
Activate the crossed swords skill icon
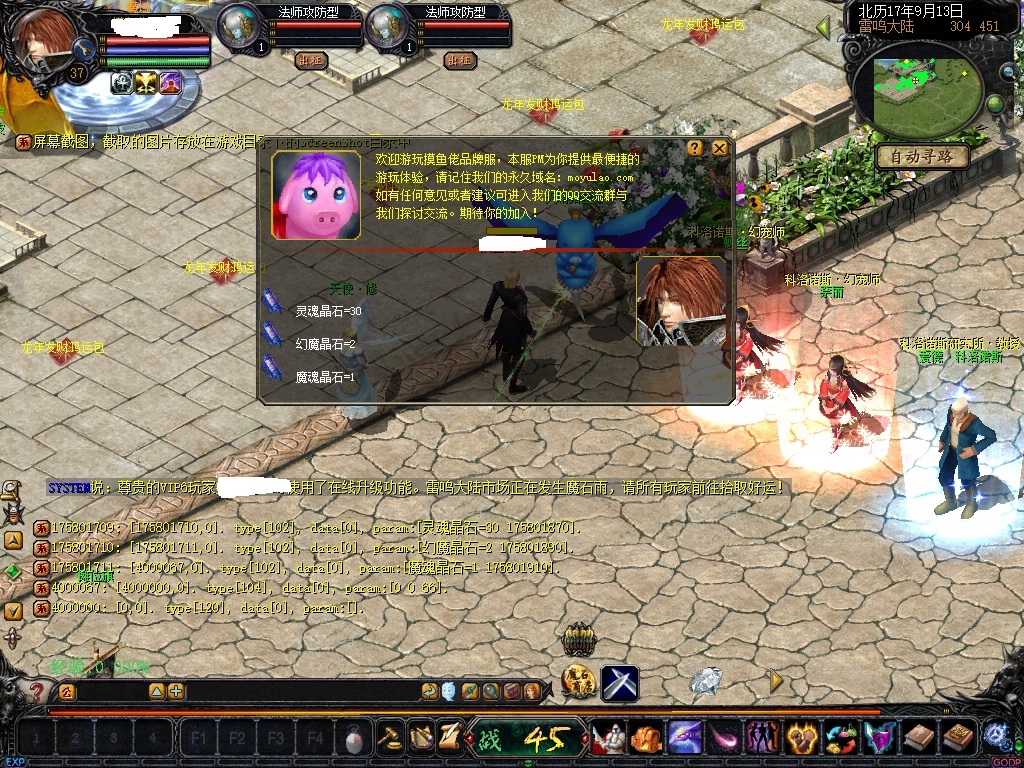pyautogui.click(x=620, y=683)
